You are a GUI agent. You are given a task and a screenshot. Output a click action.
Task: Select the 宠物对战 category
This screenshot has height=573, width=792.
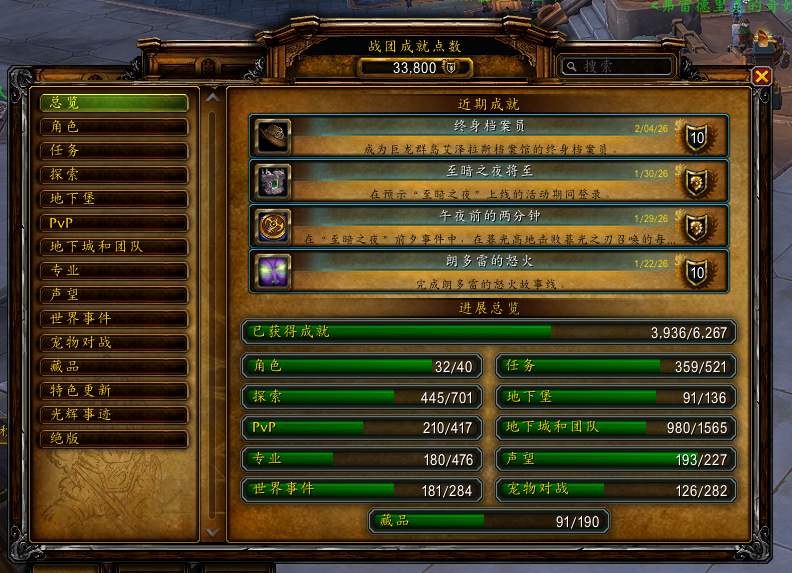[x=113, y=343]
